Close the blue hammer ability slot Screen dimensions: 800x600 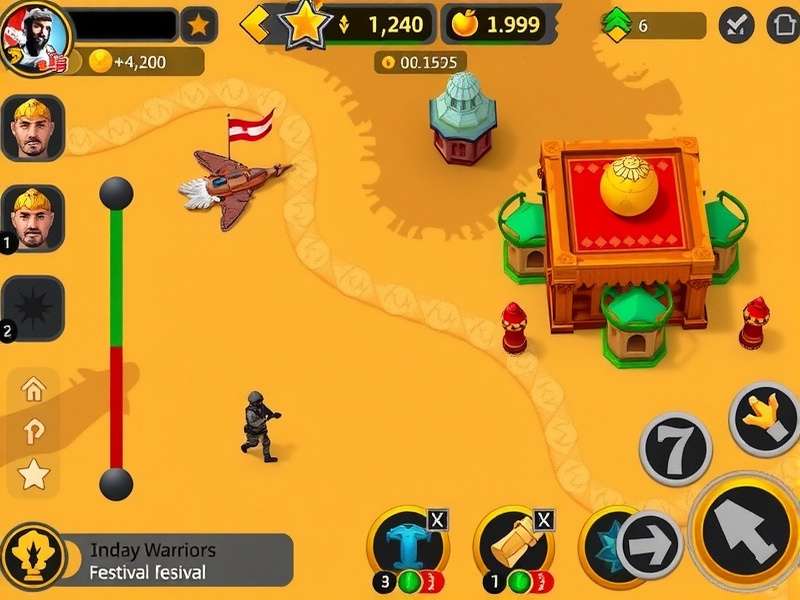[438, 519]
